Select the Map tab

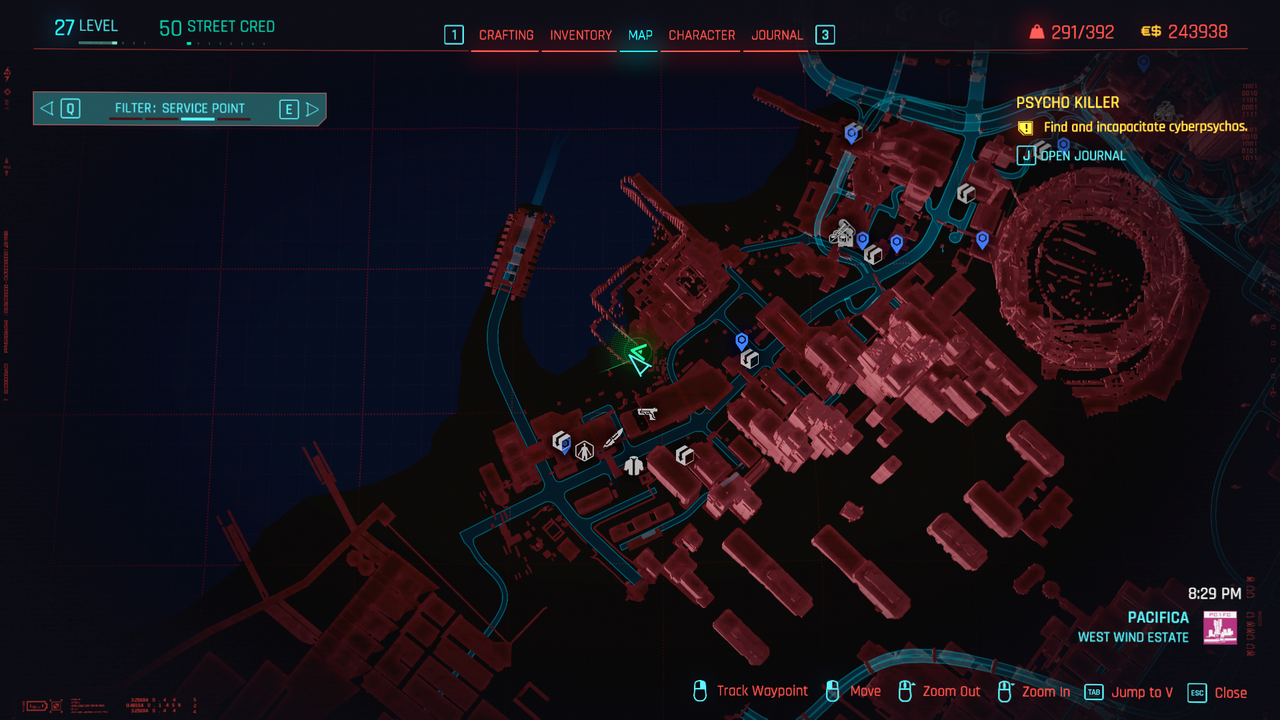pos(640,35)
